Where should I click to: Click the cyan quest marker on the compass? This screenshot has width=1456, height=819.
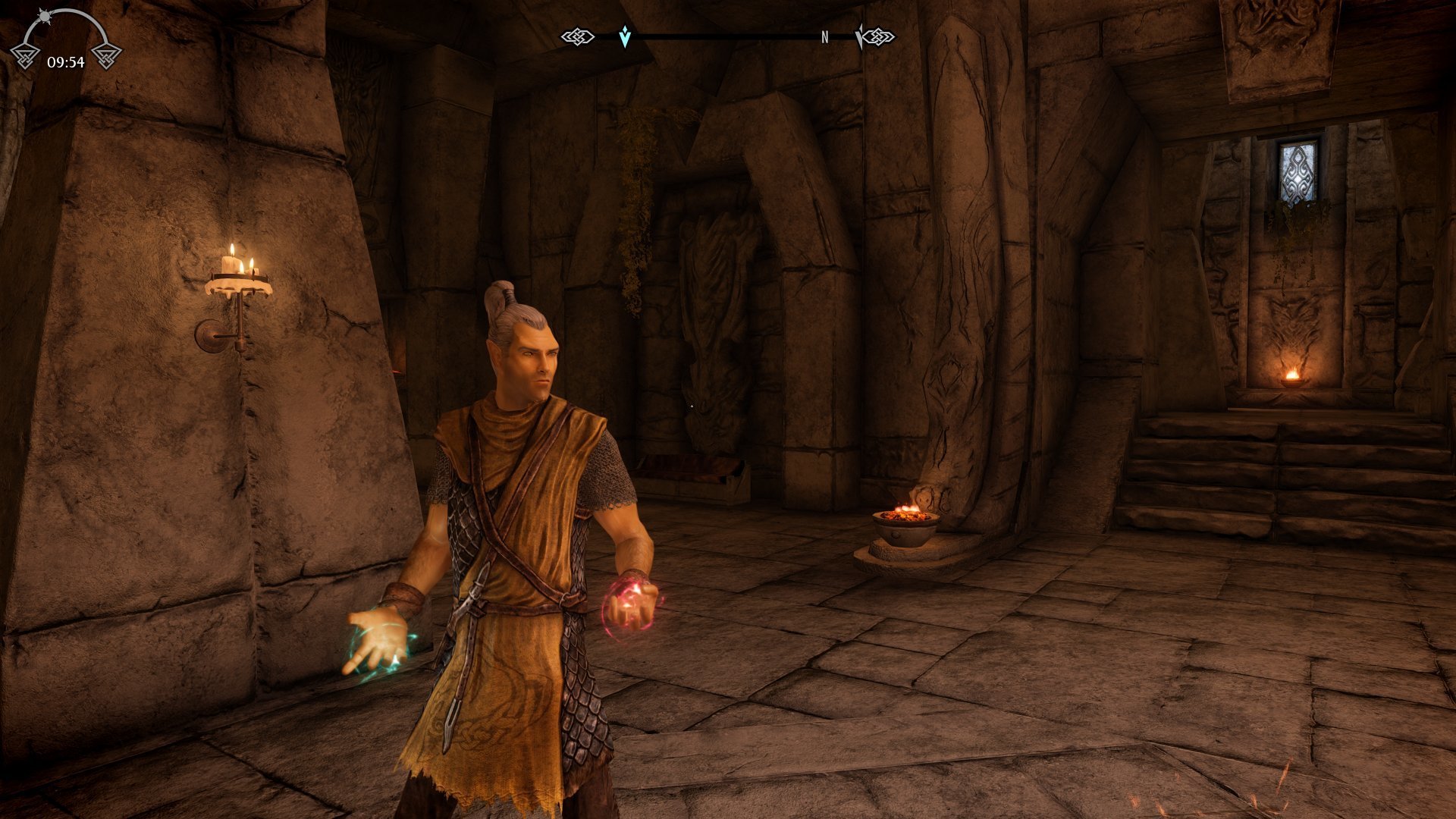click(624, 36)
